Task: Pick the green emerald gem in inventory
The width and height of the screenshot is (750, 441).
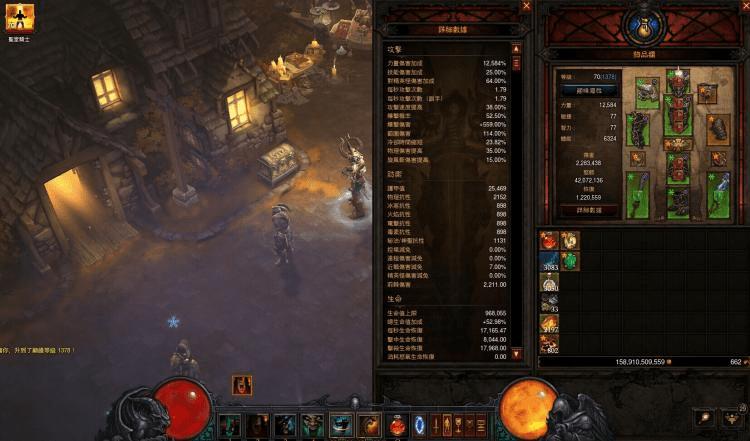Action: click(568, 261)
